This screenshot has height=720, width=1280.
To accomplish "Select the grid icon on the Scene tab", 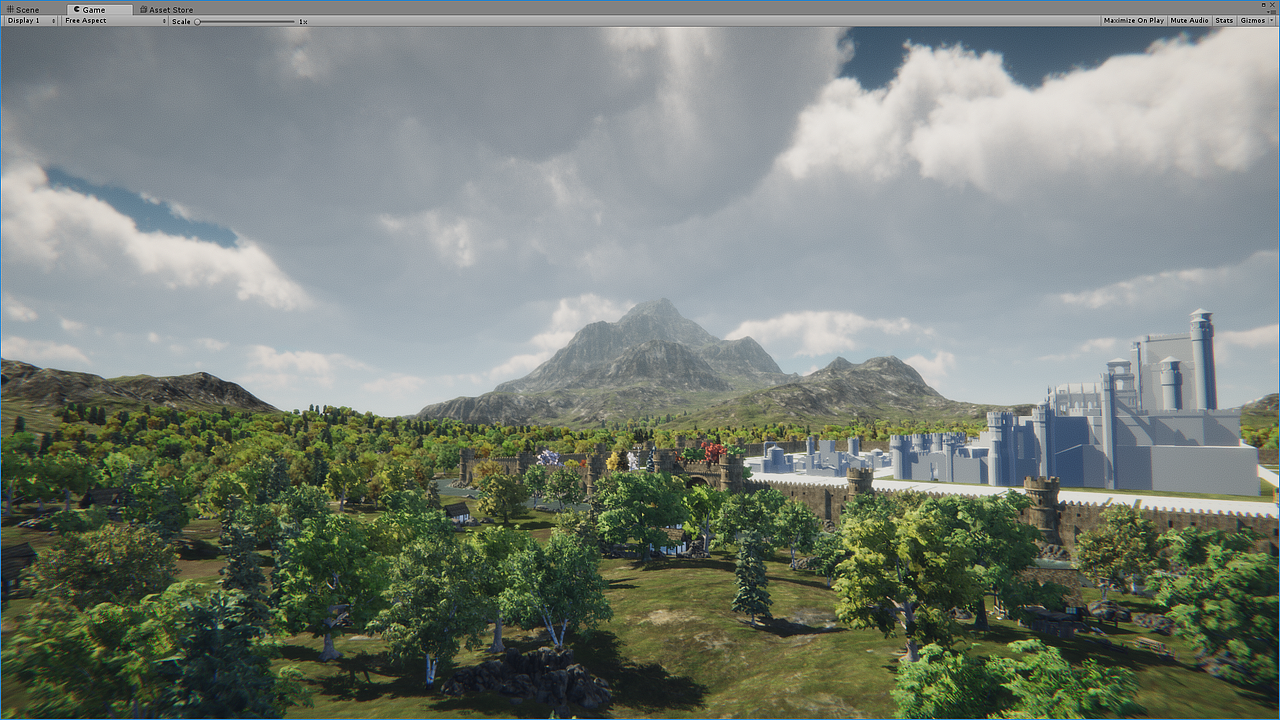I will pyautogui.click(x=10, y=9).
